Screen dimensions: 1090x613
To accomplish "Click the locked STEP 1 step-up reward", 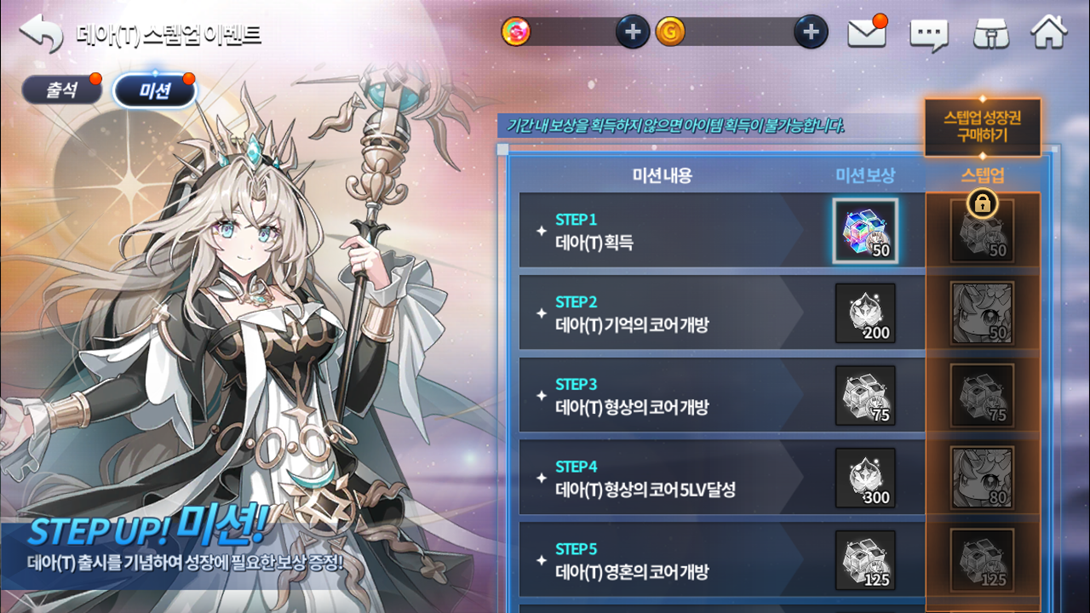I will (x=982, y=231).
